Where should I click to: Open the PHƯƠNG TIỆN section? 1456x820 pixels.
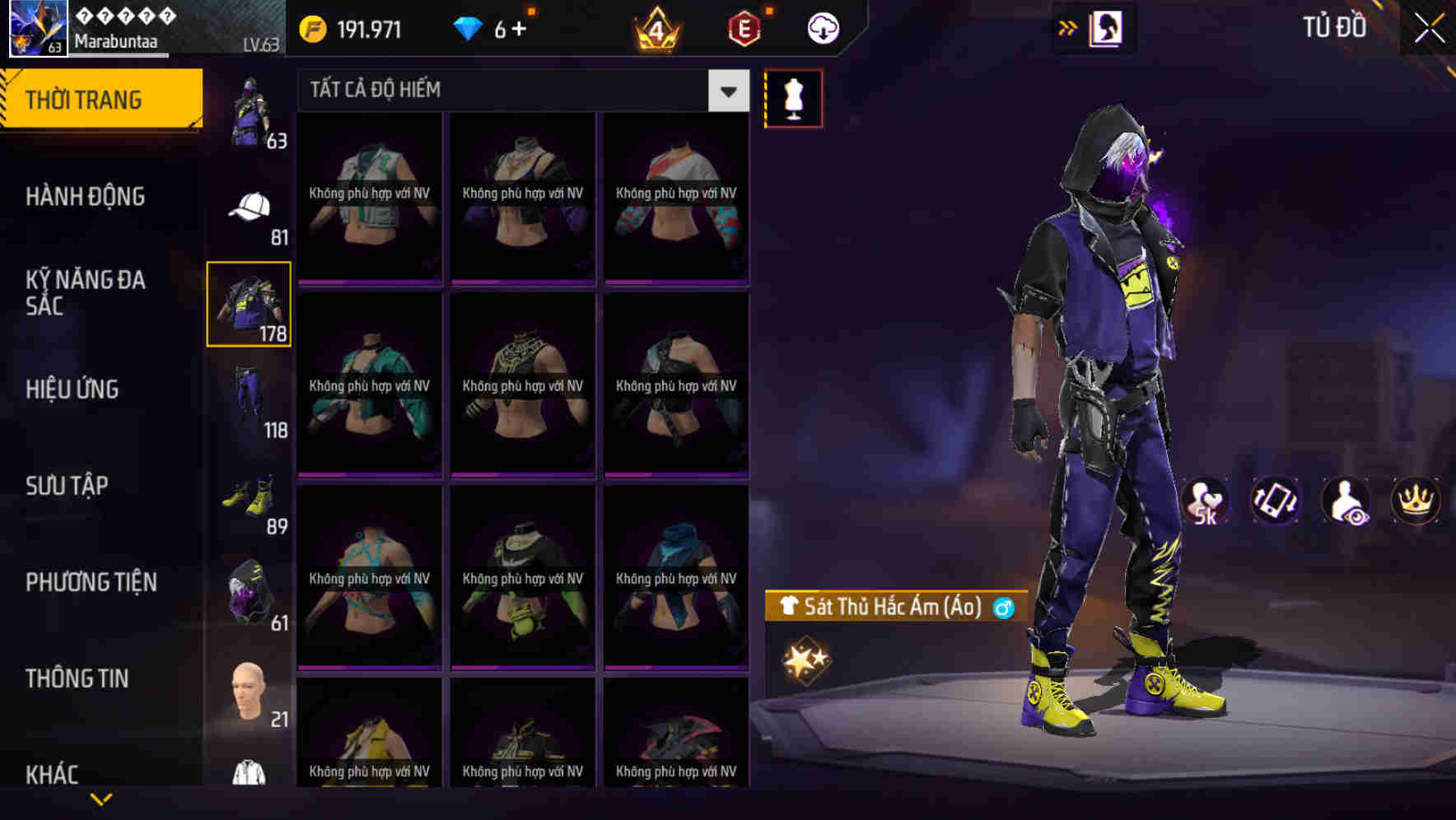coord(91,581)
